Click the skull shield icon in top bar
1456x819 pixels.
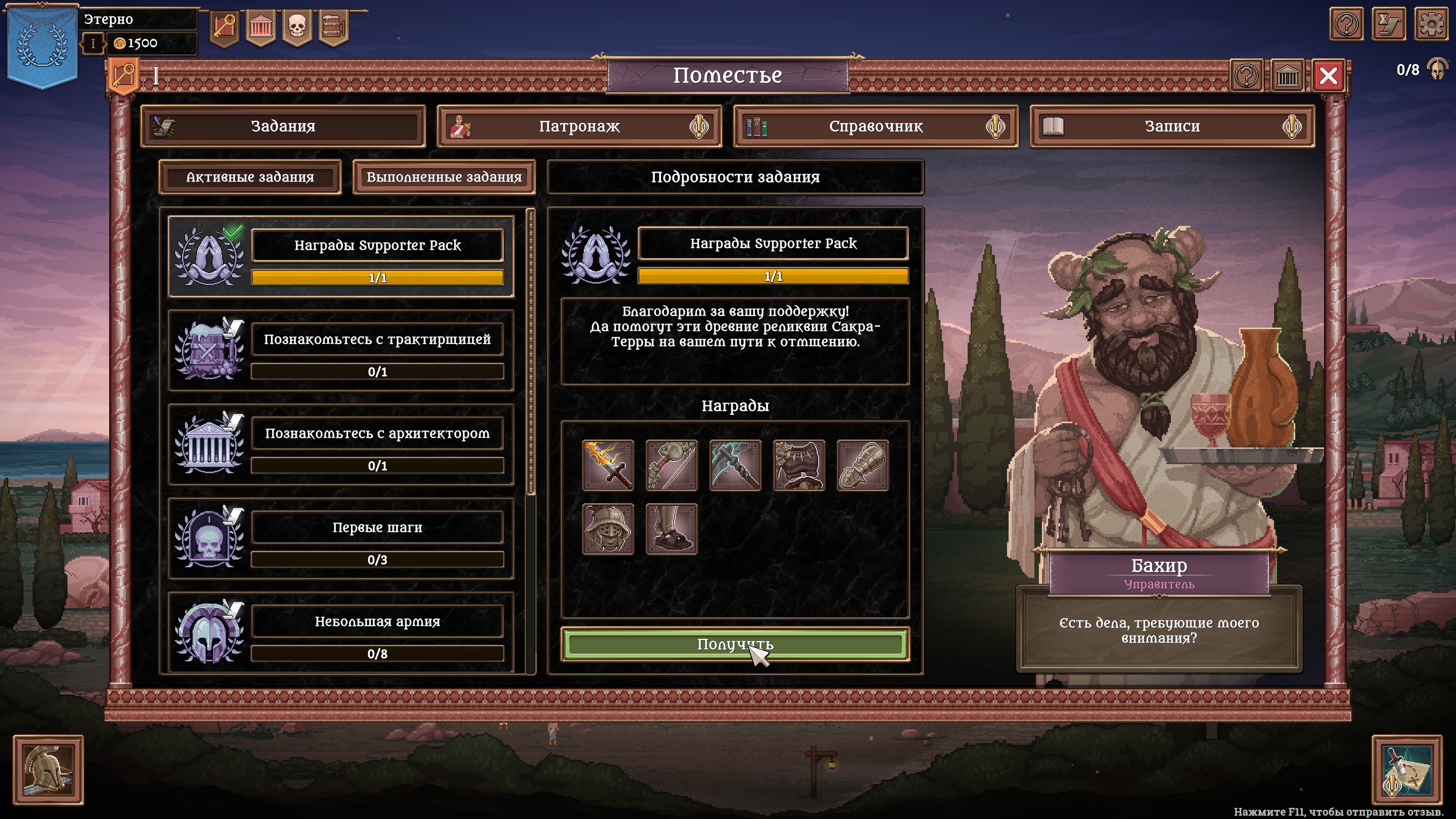coord(297,26)
